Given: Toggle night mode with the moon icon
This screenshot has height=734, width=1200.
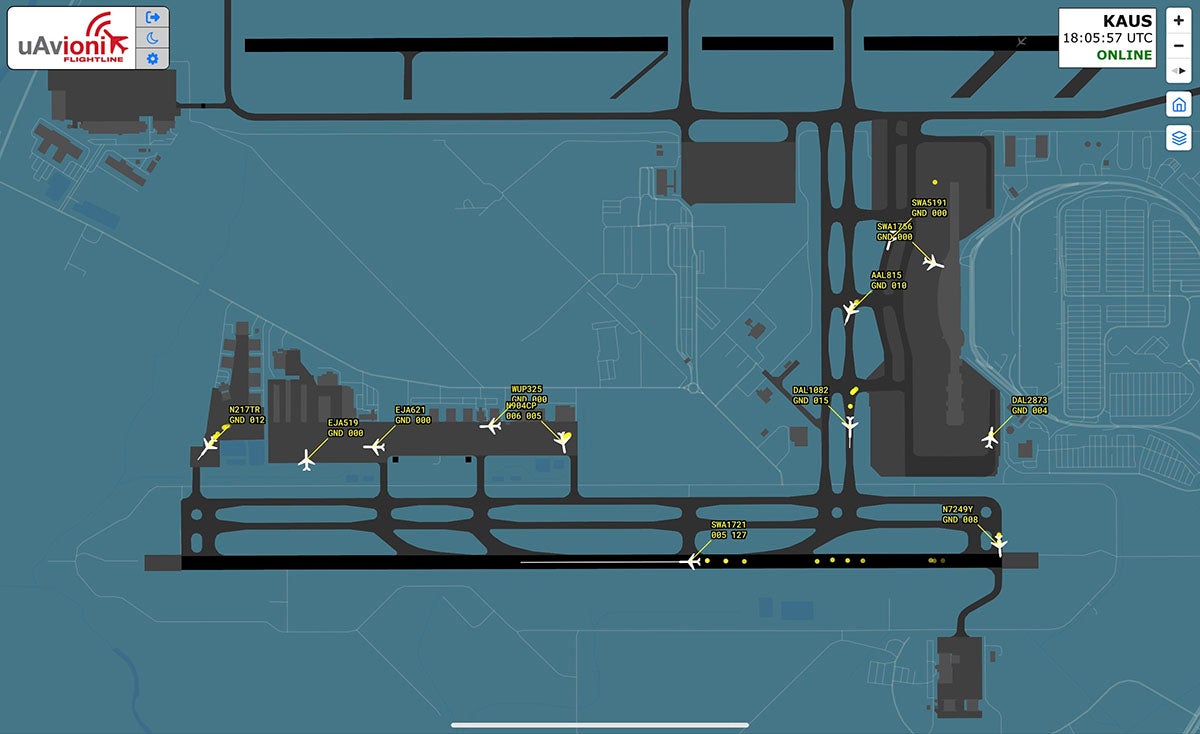Looking at the screenshot, I should [153, 38].
